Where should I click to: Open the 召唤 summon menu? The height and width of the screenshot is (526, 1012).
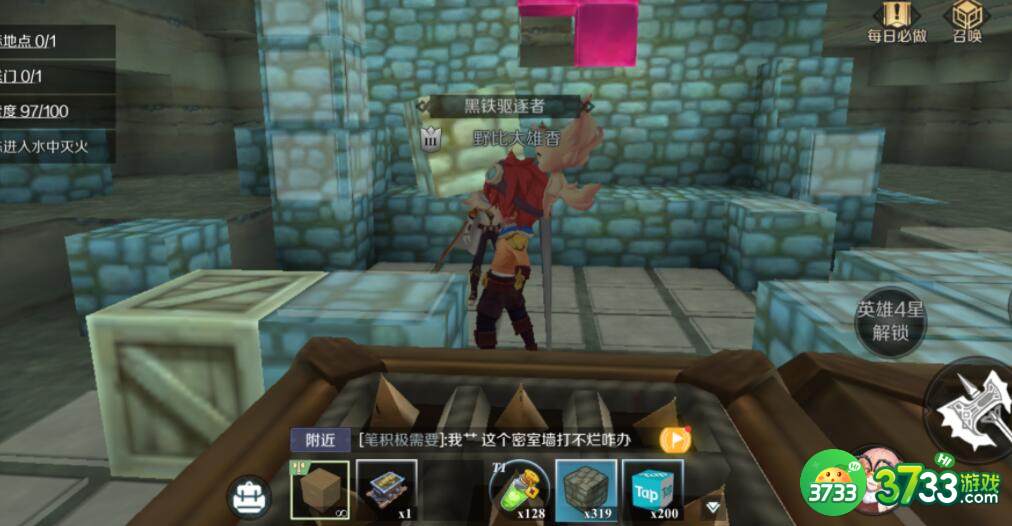point(966,22)
